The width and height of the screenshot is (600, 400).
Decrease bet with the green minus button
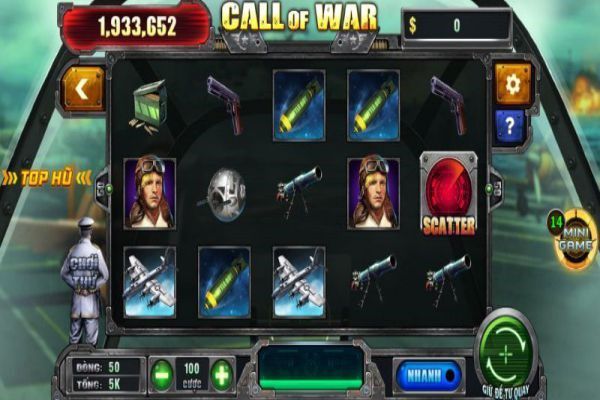pos(162,374)
